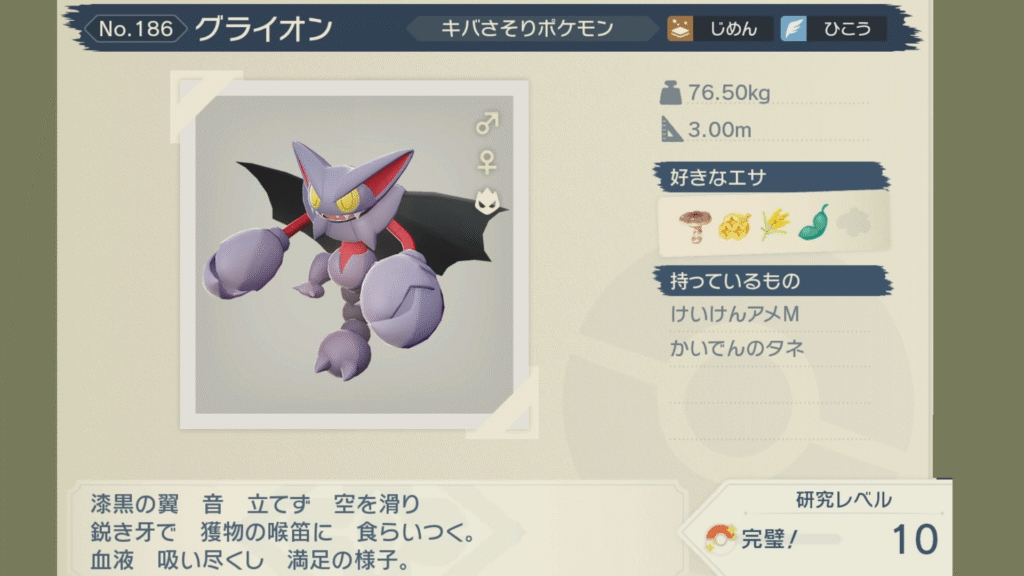Select the male gender form icon
The image size is (1024, 576).
tap(487, 124)
